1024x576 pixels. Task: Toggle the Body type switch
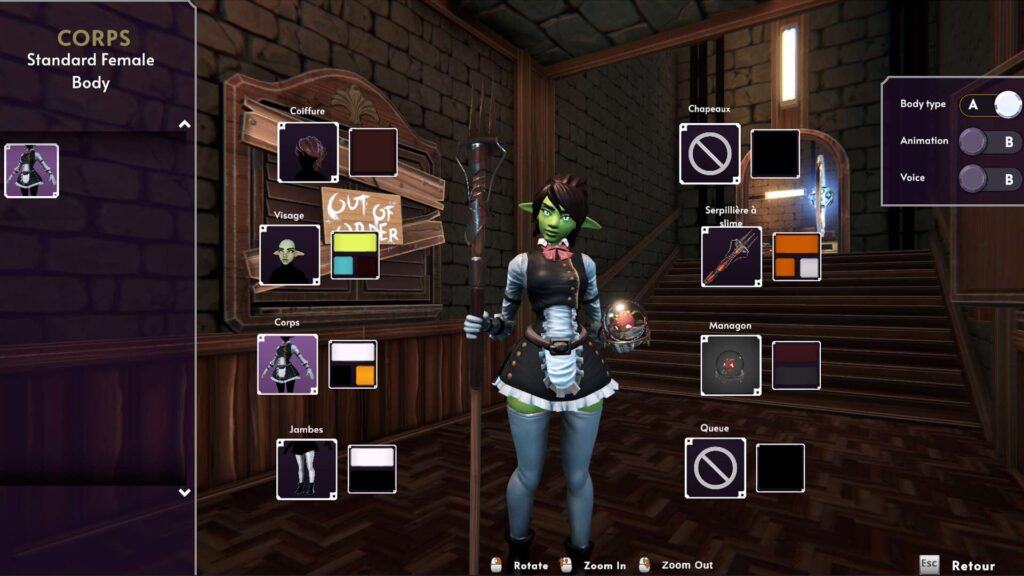(991, 105)
